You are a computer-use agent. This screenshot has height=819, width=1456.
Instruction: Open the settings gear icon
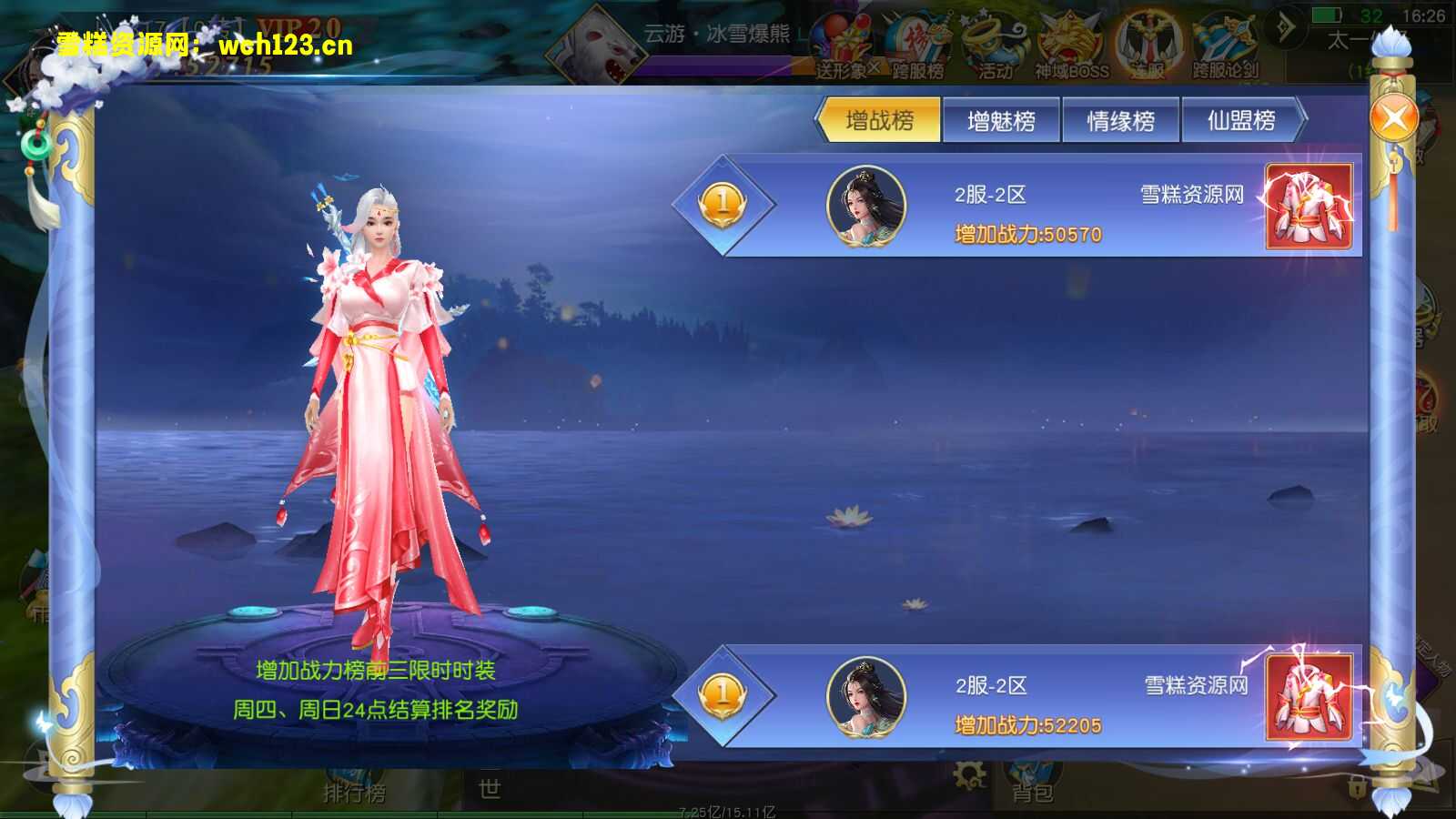[969, 775]
